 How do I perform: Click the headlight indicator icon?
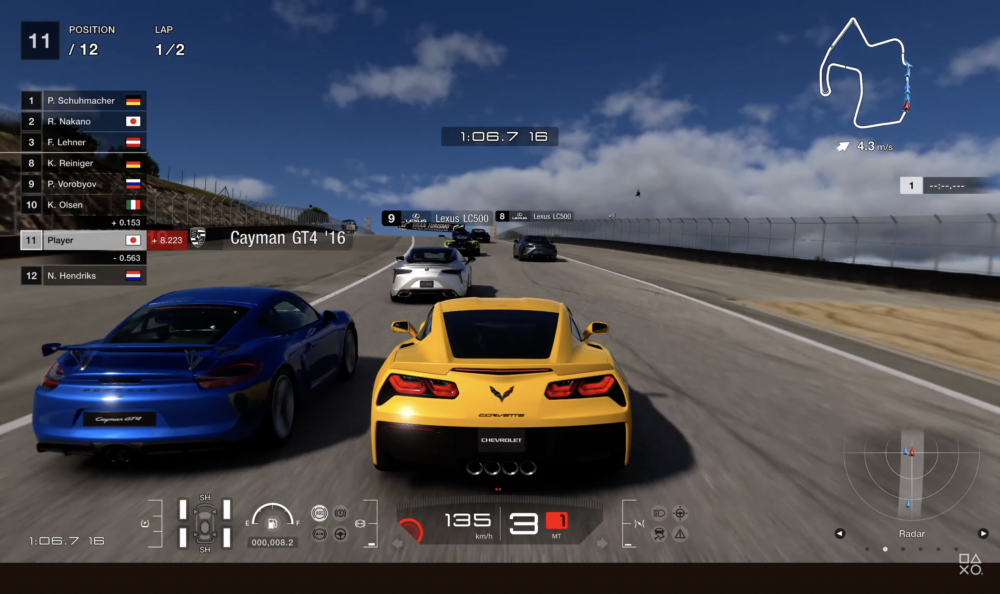(659, 513)
